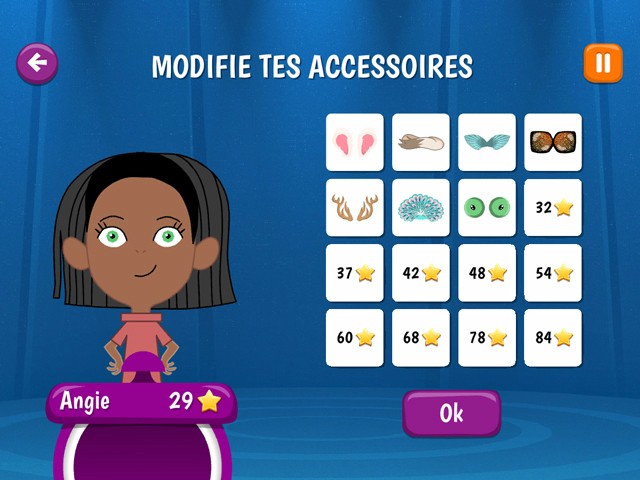This screenshot has width=640, height=480.
Task: Pick the teal wings accessory
Action: pyautogui.click(x=487, y=142)
